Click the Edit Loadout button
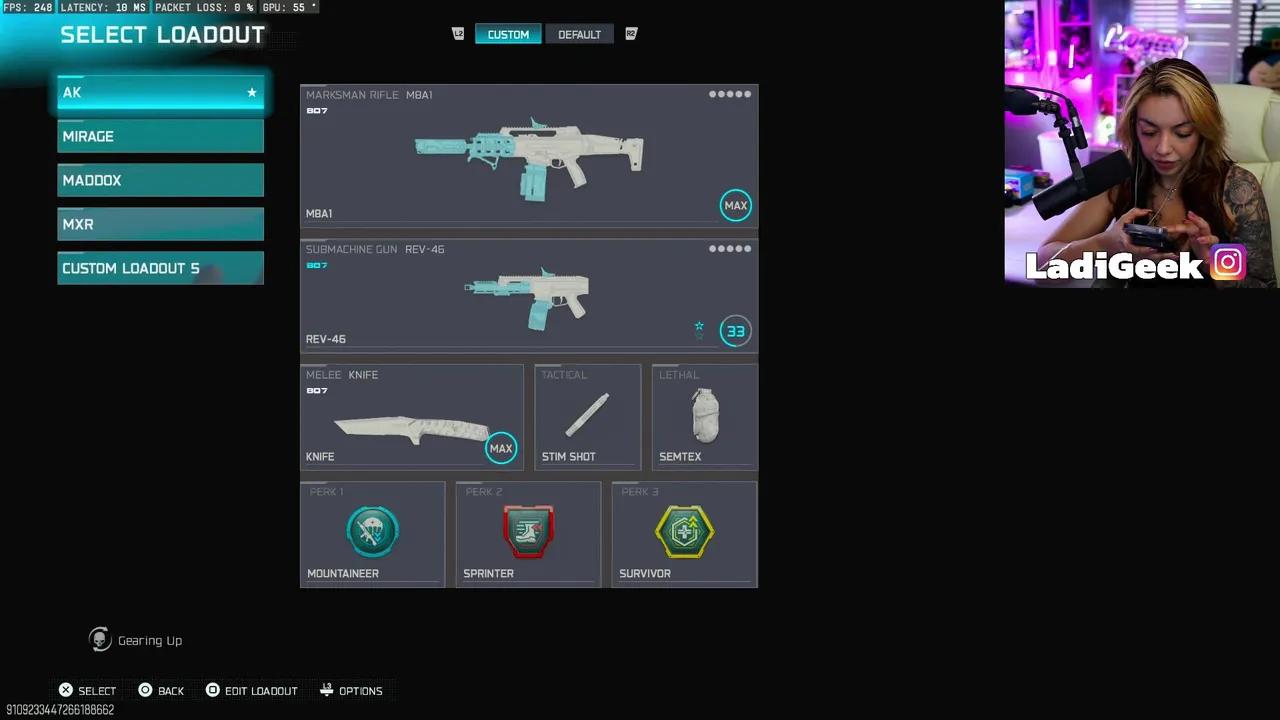This screenshot has width=1280, height=720. [251, 691]
